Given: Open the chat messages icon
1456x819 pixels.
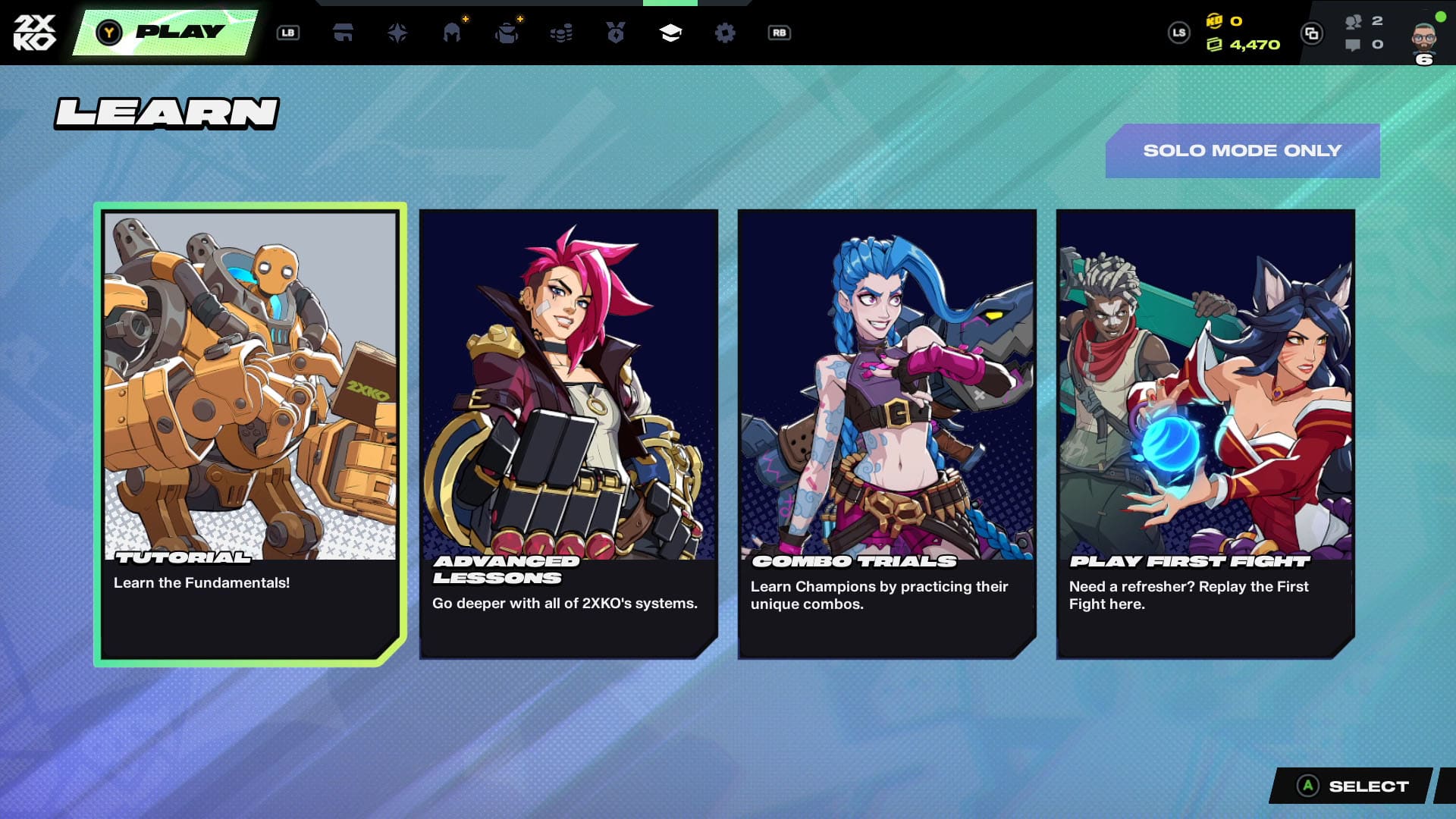Looking at the screenshot, I should [x=1353, y=45].
